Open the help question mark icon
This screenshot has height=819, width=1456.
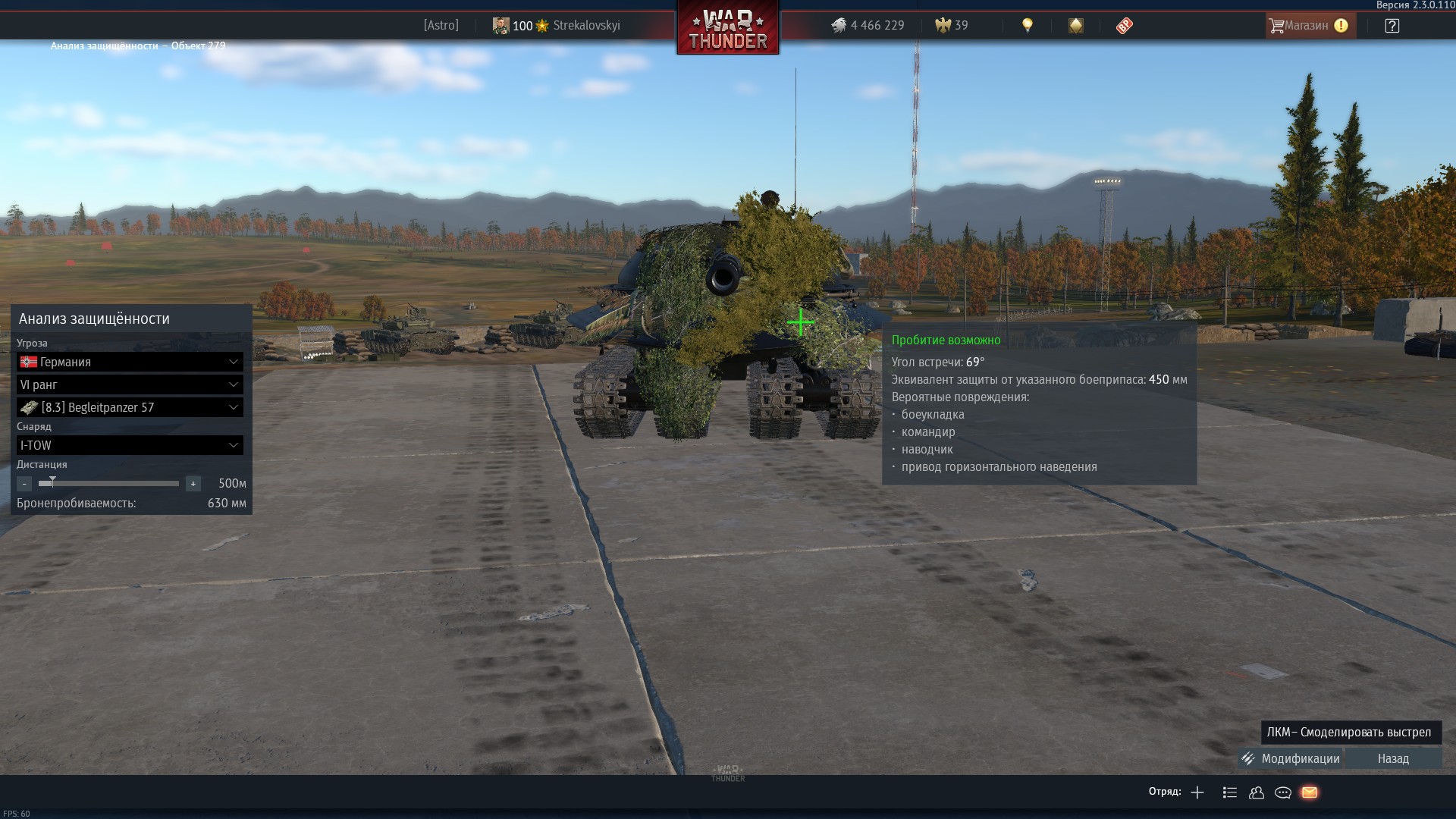1392,26
